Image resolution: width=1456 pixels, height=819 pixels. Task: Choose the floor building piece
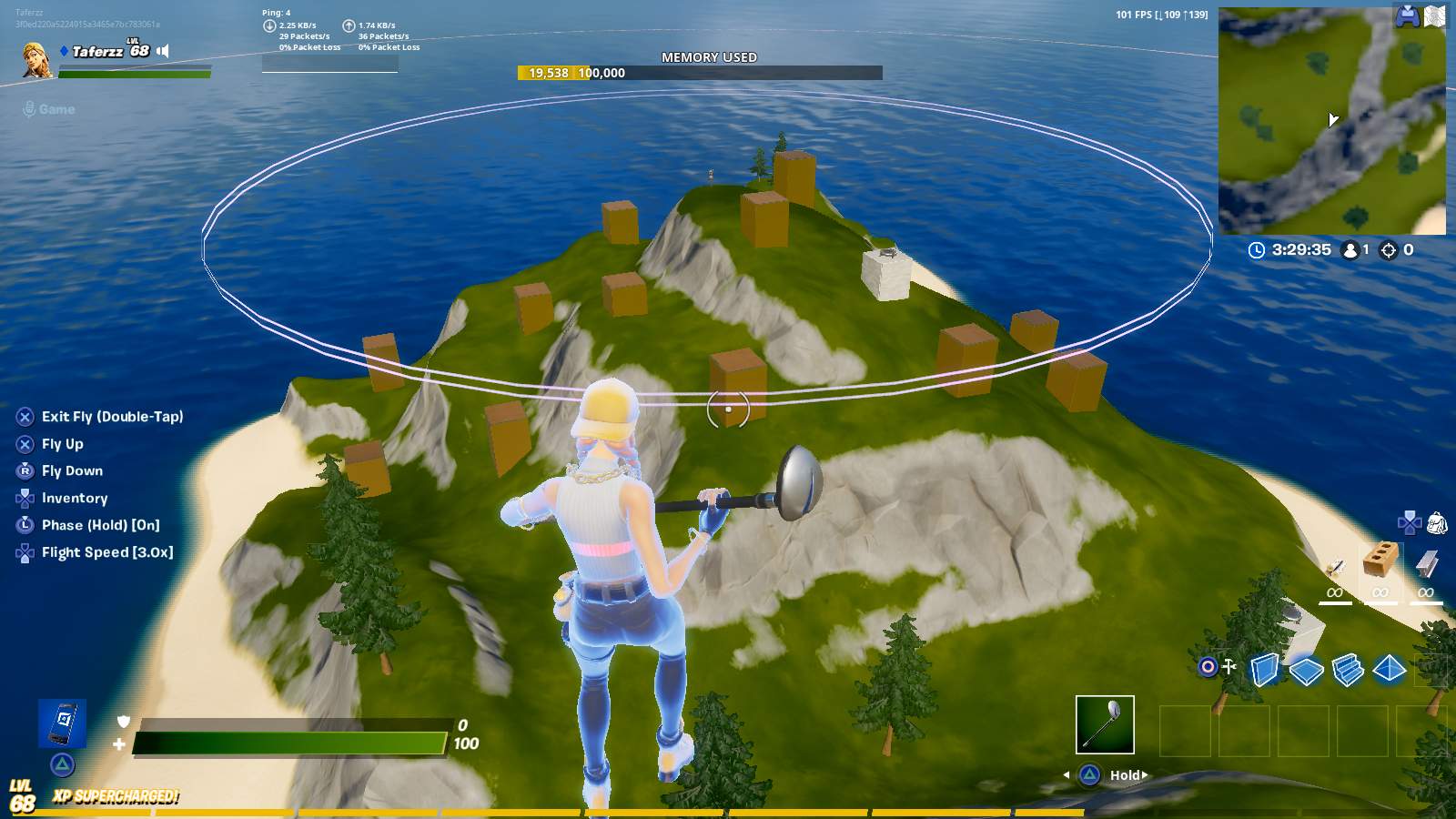pyautogui.click(x=1306, y=671)
